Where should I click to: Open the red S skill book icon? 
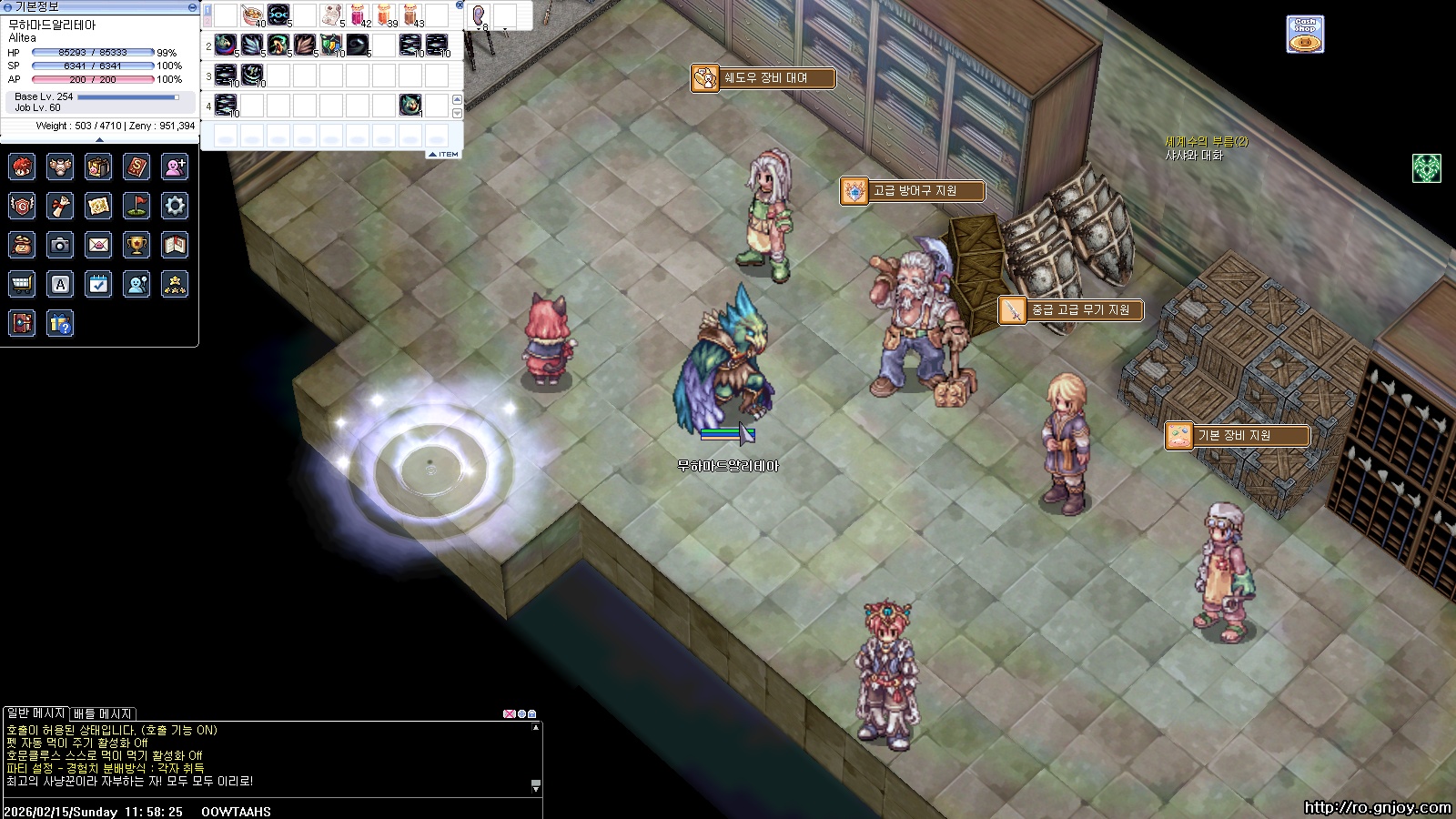136,167
